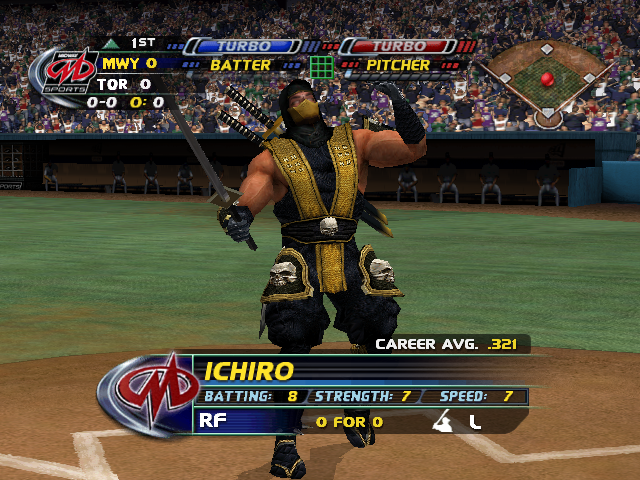This screenshot has width=640, height=480.
Task: Select the green strike zone grid icon
Action: coord(321,66)
